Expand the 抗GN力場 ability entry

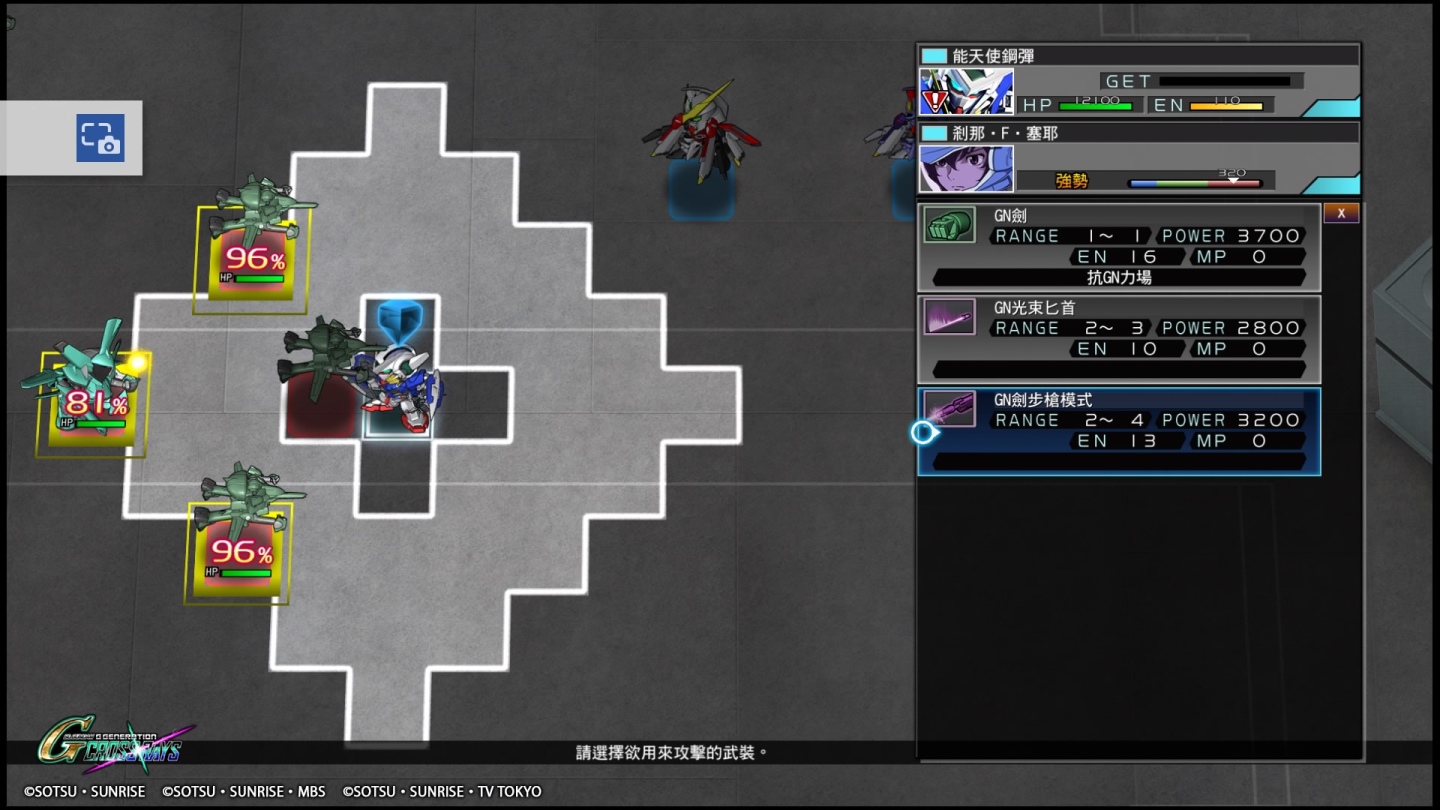point(1118,277)
